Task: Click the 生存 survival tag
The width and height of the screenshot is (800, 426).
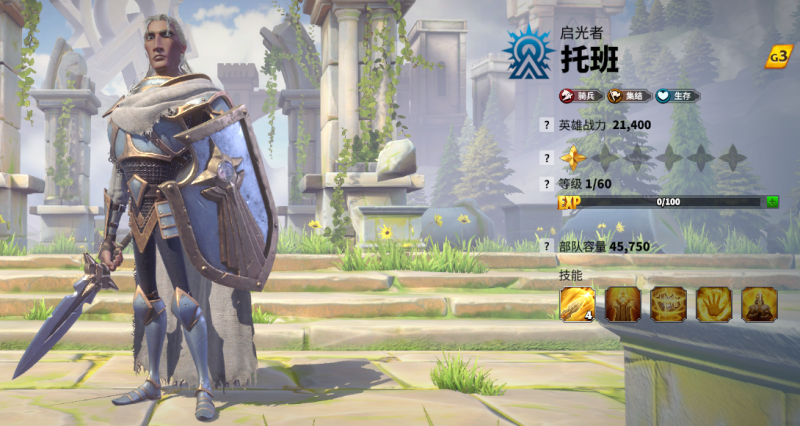Action: [x=677, y=96]
